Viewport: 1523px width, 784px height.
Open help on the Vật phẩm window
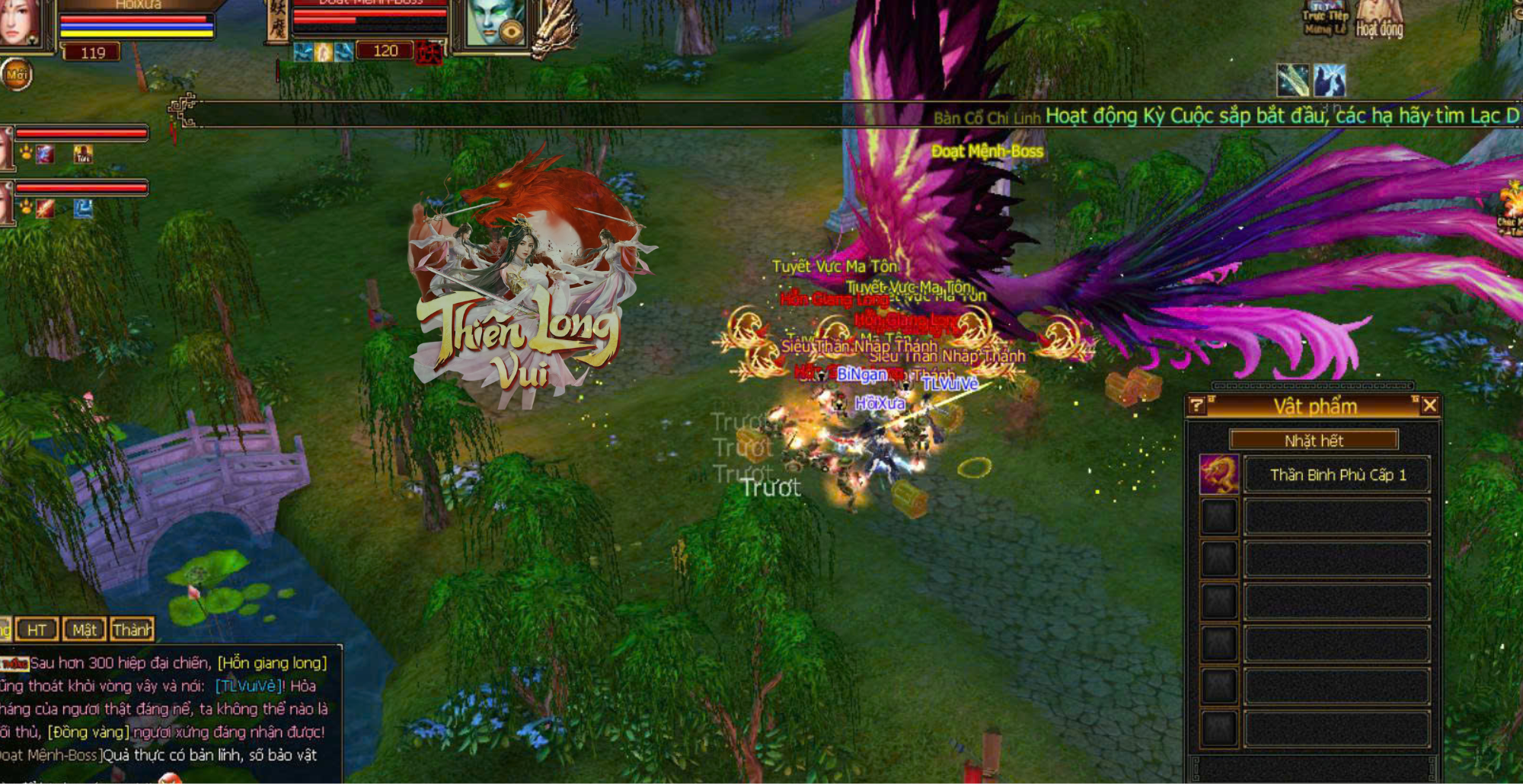click(x=1196, y=406)
